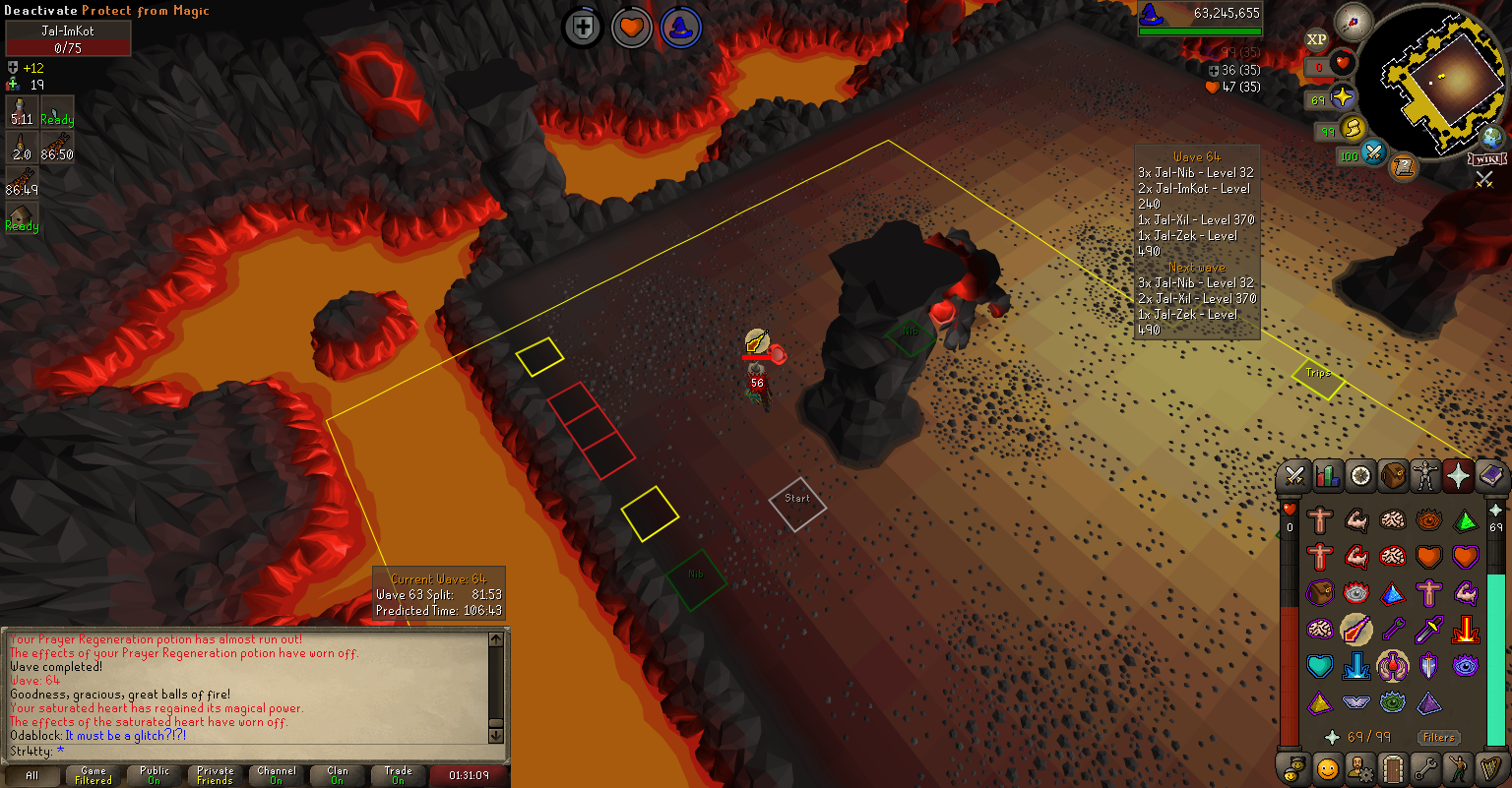Open the Worn Equipment tab
Image resolution: width=1512 pixels, height=788 pixels.
1425,476
